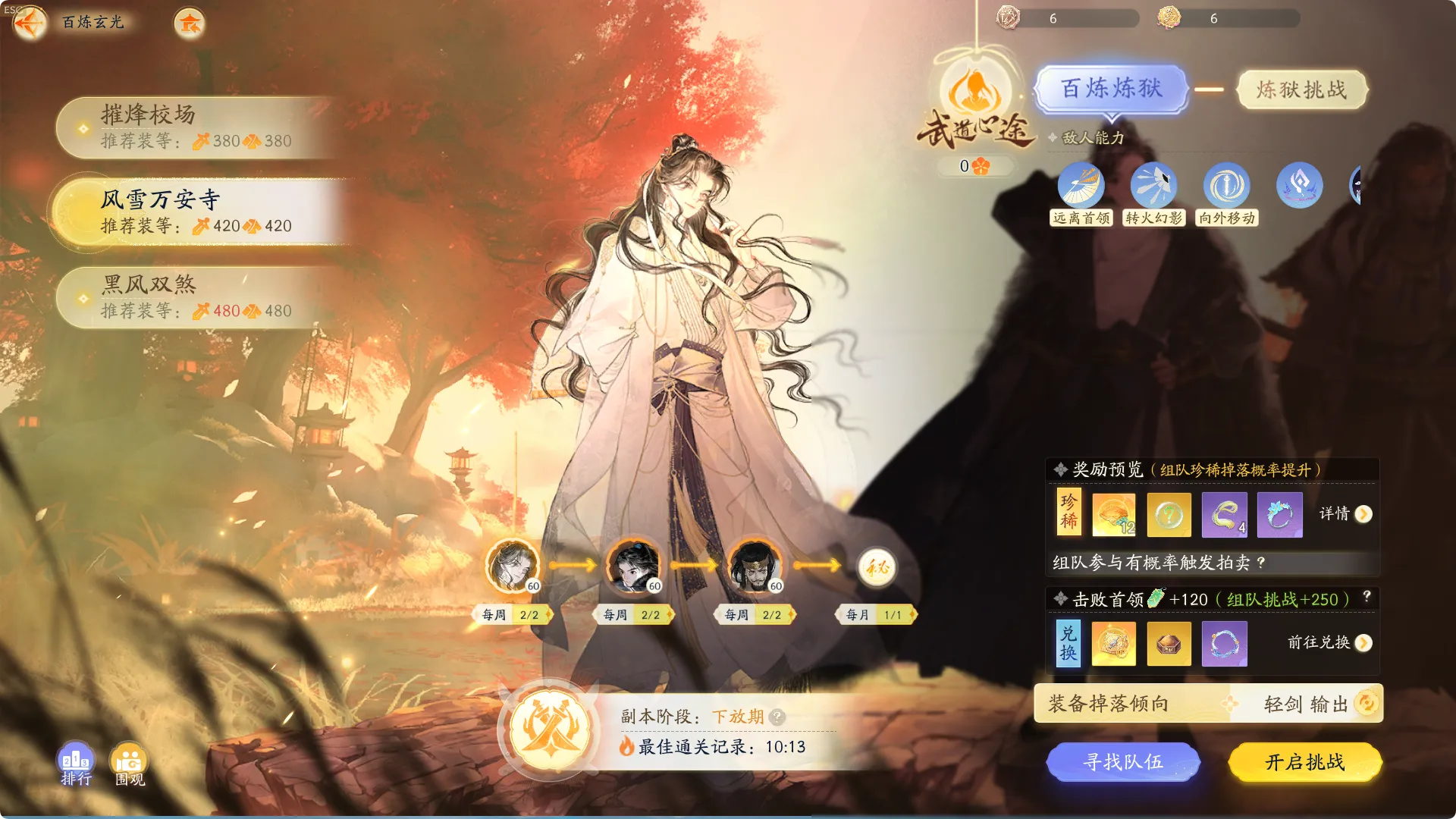Toggle the 珍稀 rare reward tag
The image size is (1456, 819).
pyautogui.click(x=1068, y=514)
